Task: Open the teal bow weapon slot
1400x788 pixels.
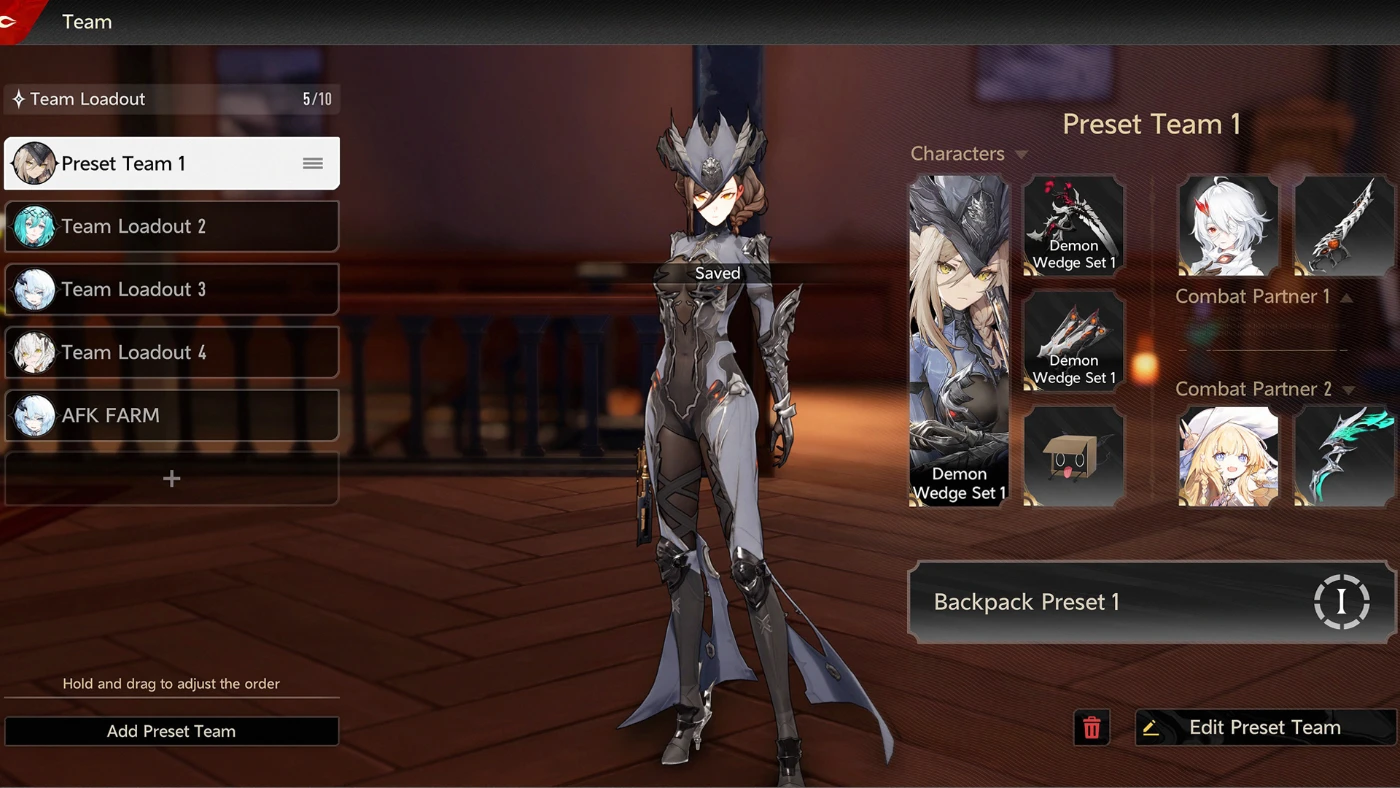Action: [1344, 455]
